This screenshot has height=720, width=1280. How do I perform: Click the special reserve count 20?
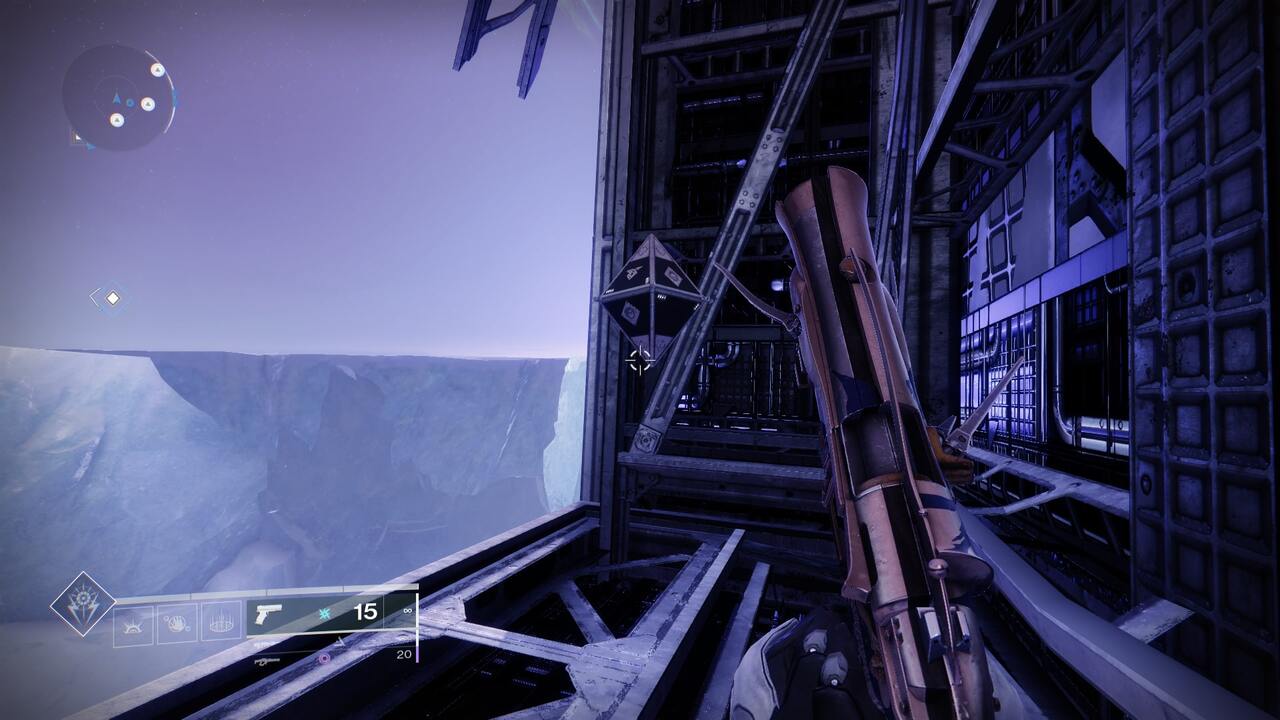406,654
